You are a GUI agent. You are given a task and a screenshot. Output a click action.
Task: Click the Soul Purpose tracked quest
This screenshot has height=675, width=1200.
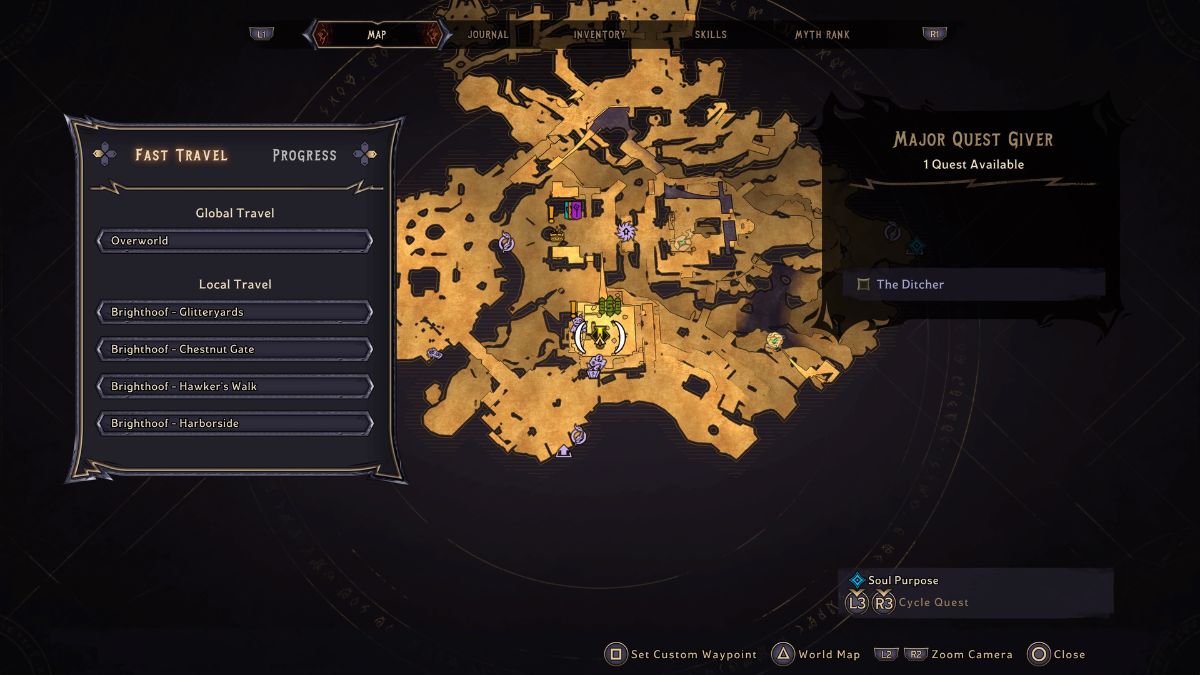point(902,580)
